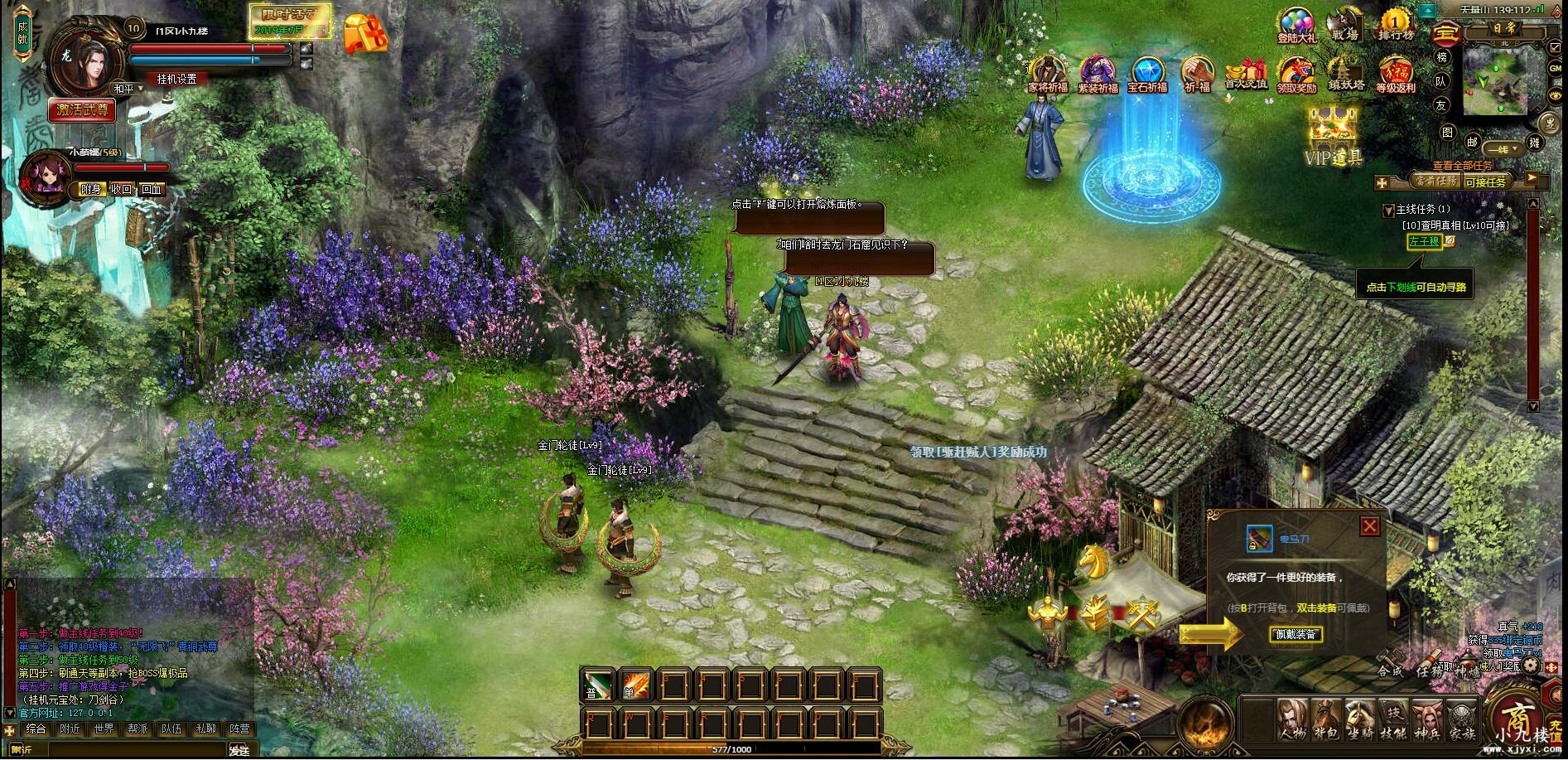Switch chat to the 世界 channel tab
The image size is (1568, 760).
coord(104,729)
